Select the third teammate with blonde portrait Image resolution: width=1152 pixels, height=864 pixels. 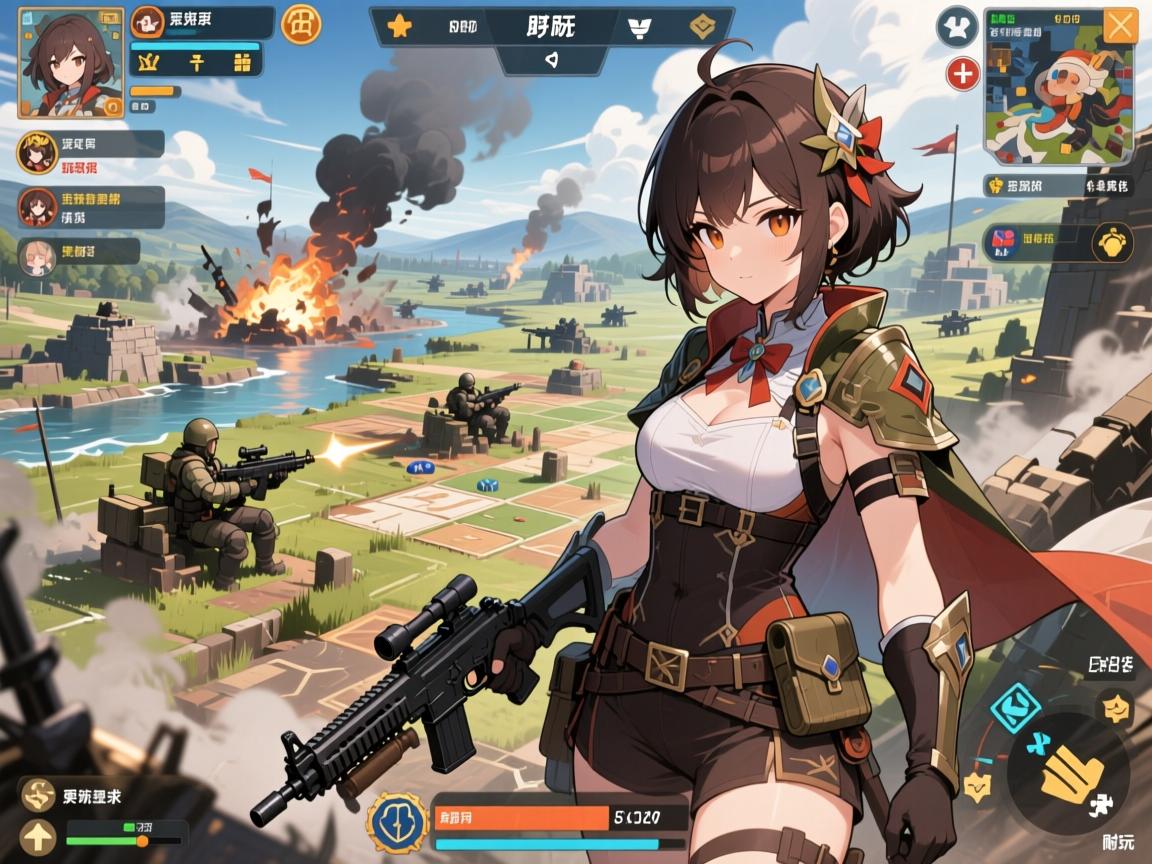pyautogui.click(x=37, y=256)
